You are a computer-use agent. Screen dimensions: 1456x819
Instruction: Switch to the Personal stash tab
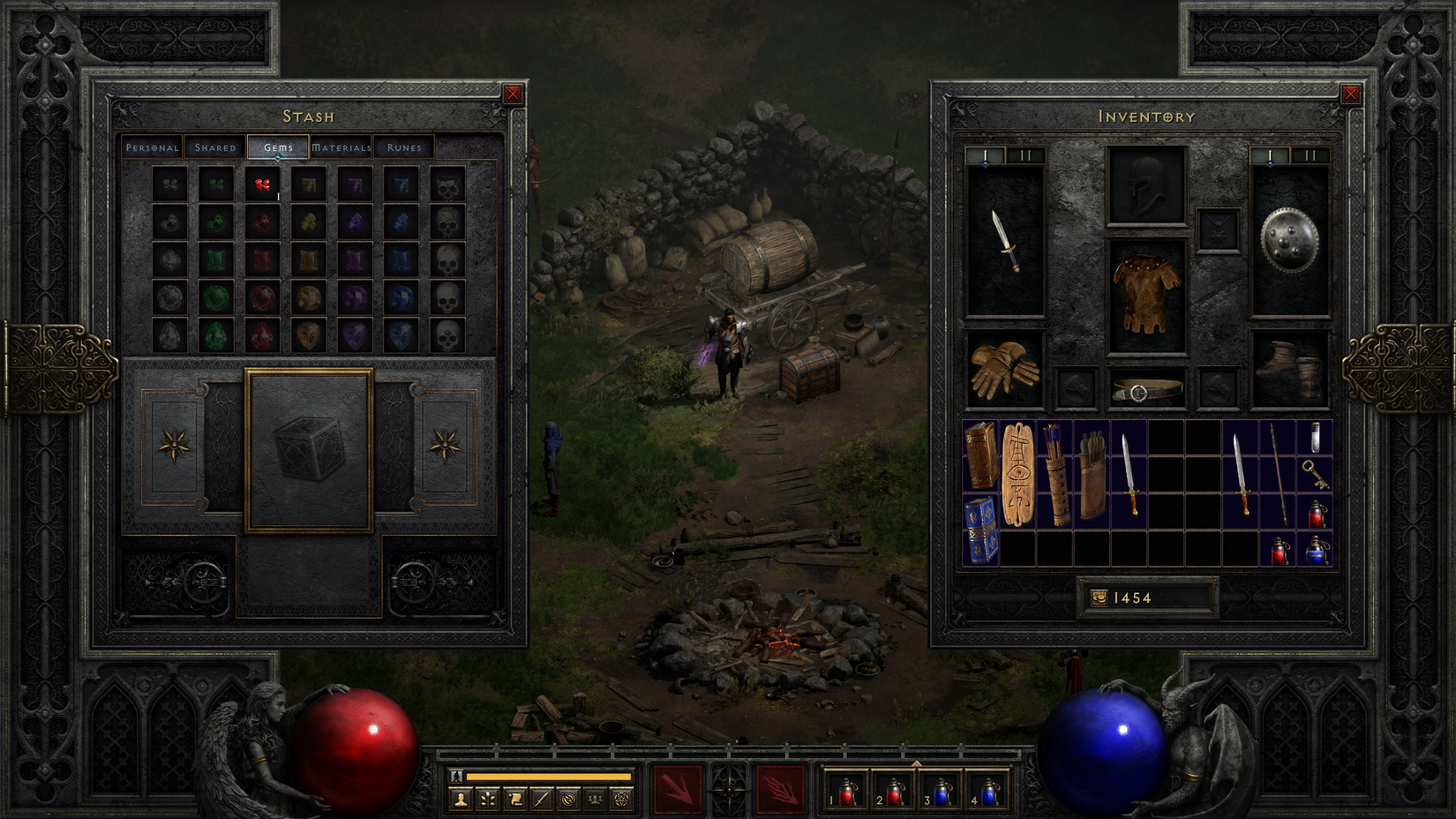[151, 147]
